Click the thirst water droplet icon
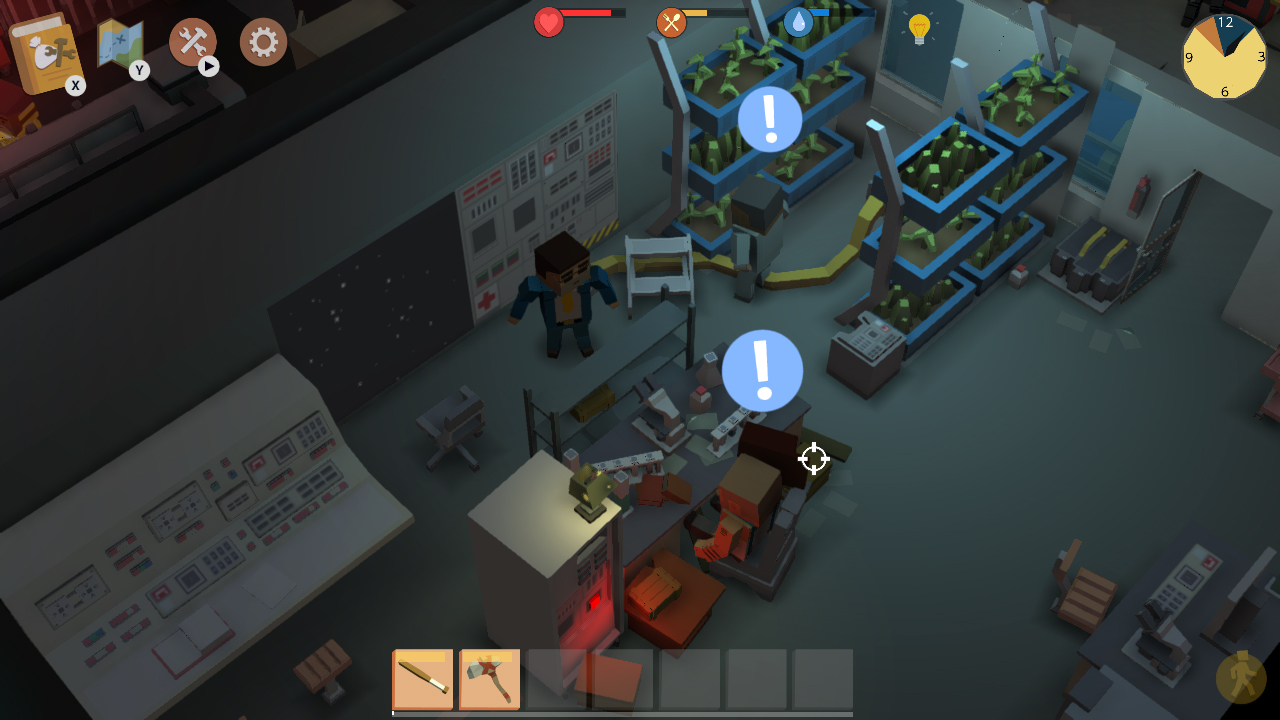This screenshot has height=720, width=1280. pyautogui.click(x=799, y=21)
